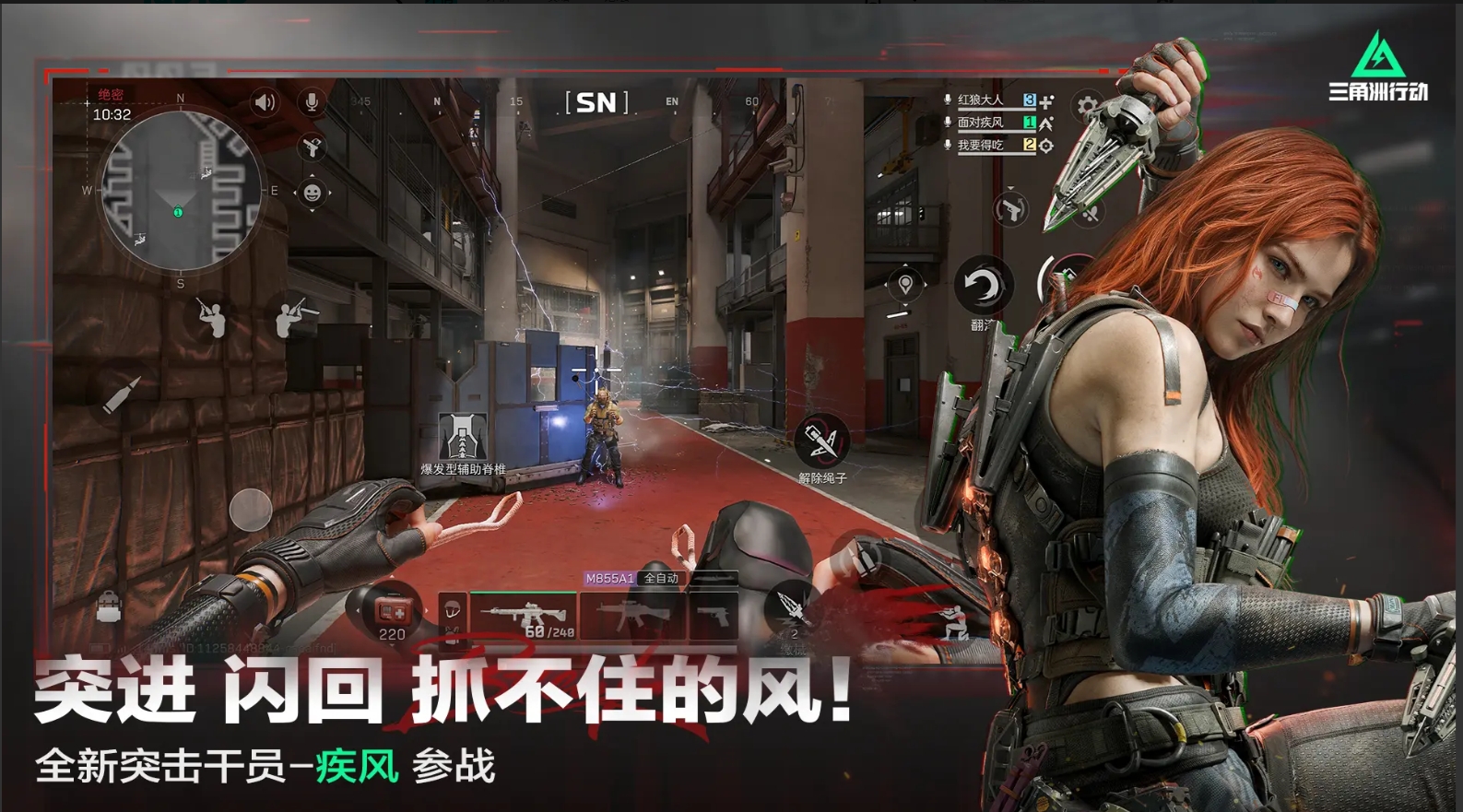Tap the left rifle-soldier stance icon
The image size is (1463, 812).
[x=212, y=318]
